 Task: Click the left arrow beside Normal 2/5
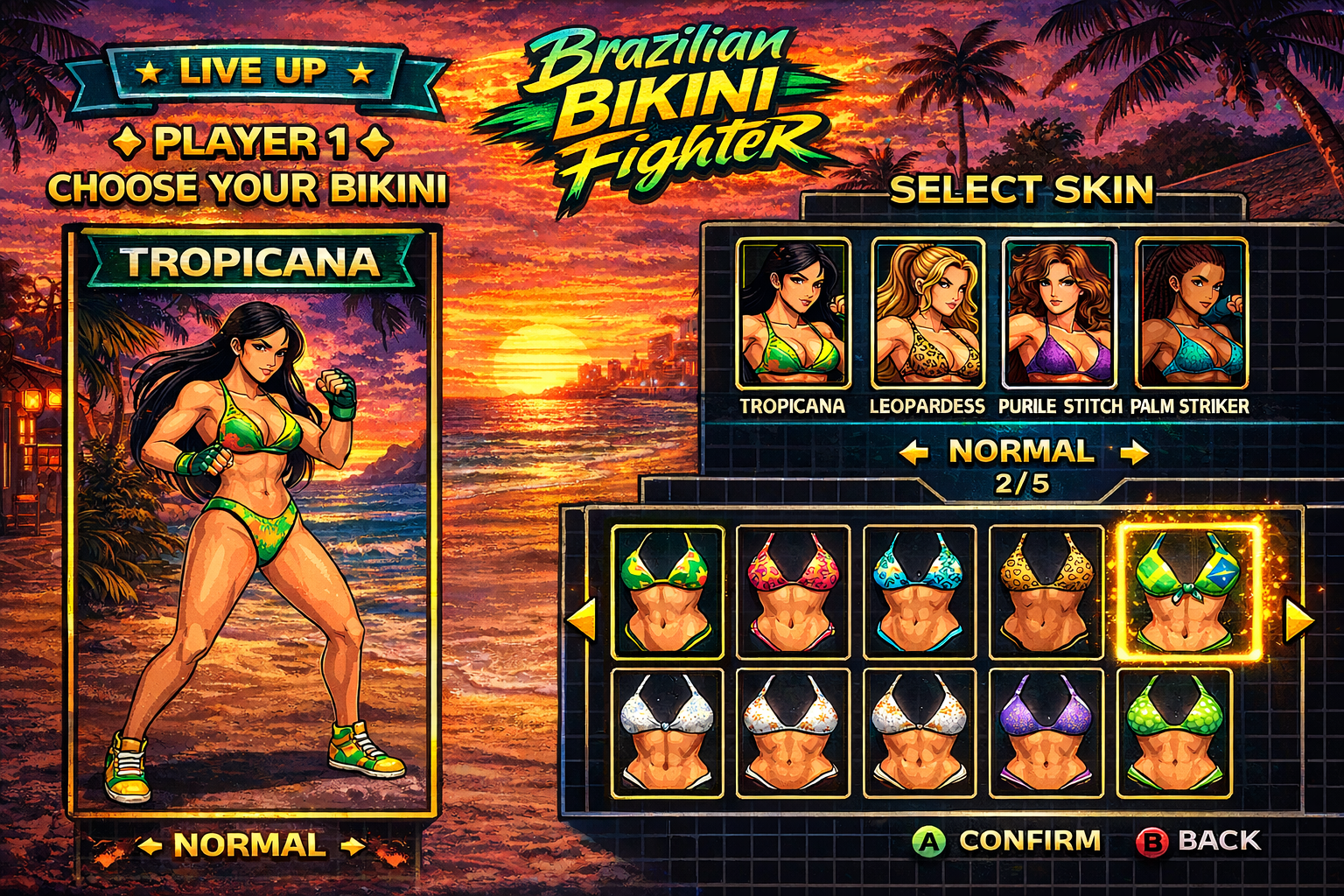913,452
